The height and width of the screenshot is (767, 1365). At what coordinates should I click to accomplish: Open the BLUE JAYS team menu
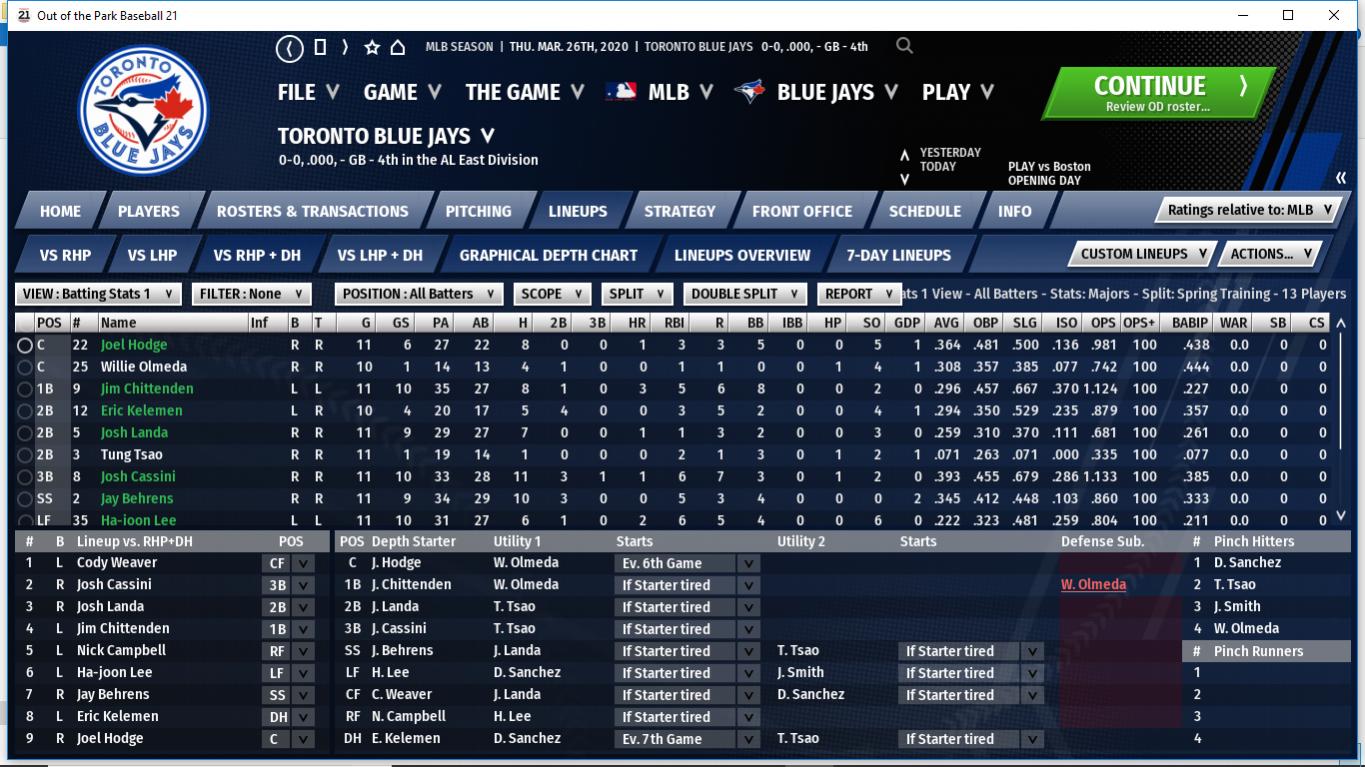[x=816, y=92]
